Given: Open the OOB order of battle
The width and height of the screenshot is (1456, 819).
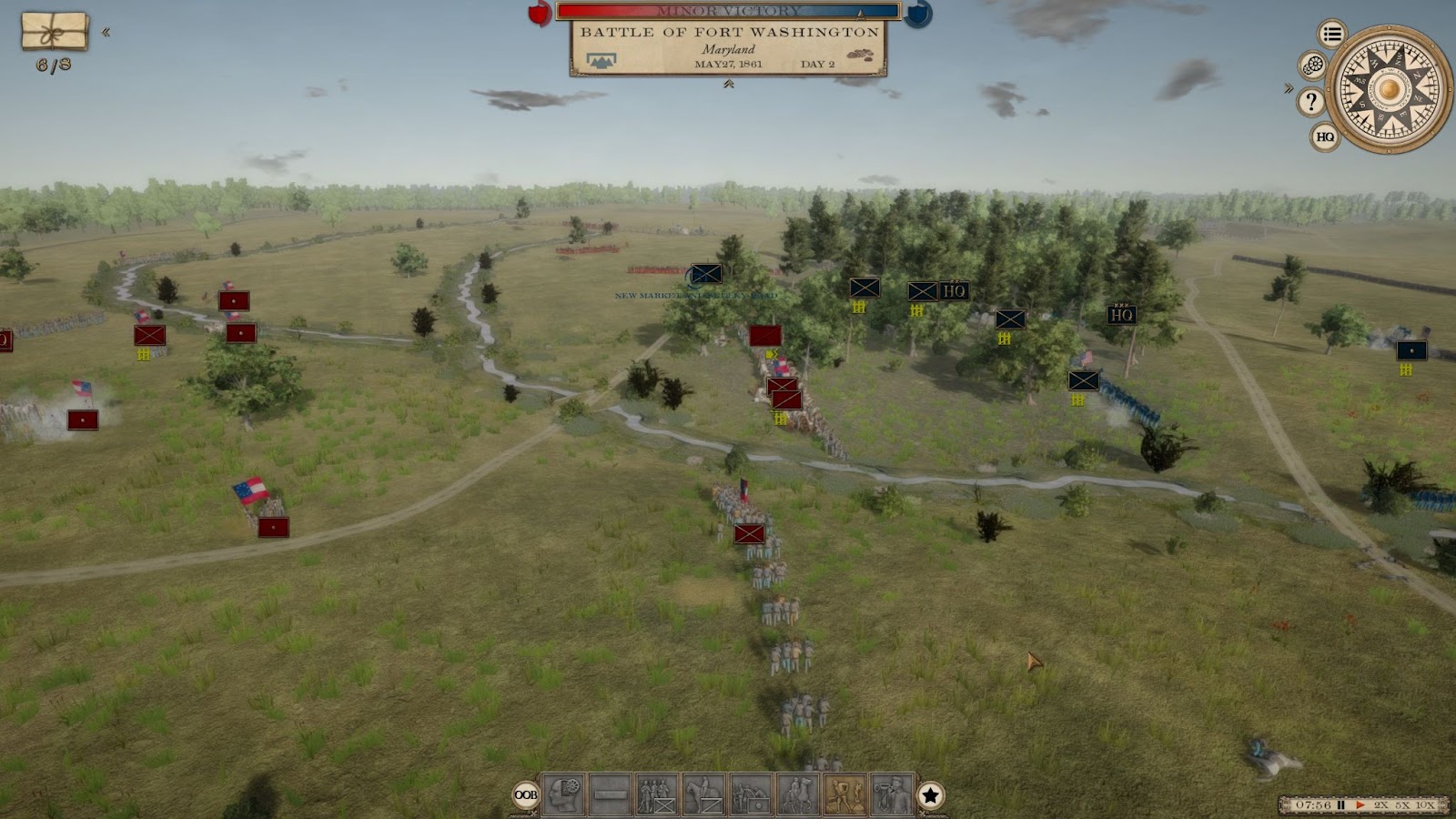Looking at the screenshot, I should click(526, 795).
